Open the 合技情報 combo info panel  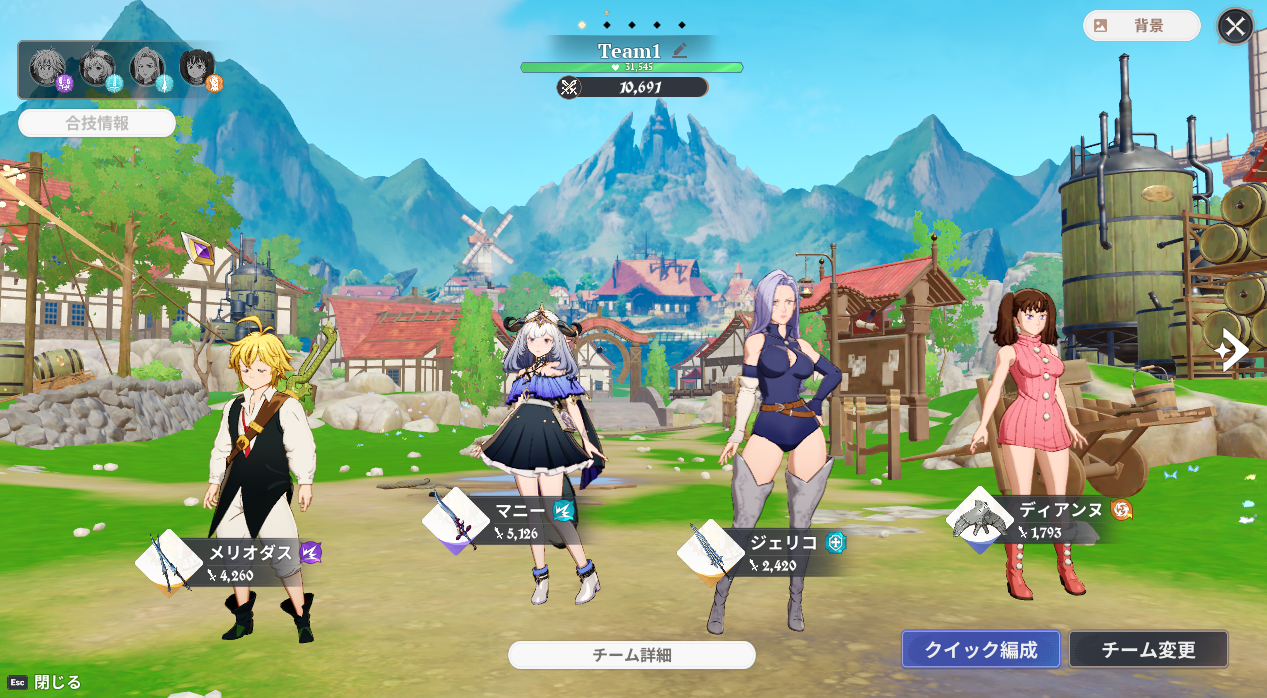coord(97,124)
